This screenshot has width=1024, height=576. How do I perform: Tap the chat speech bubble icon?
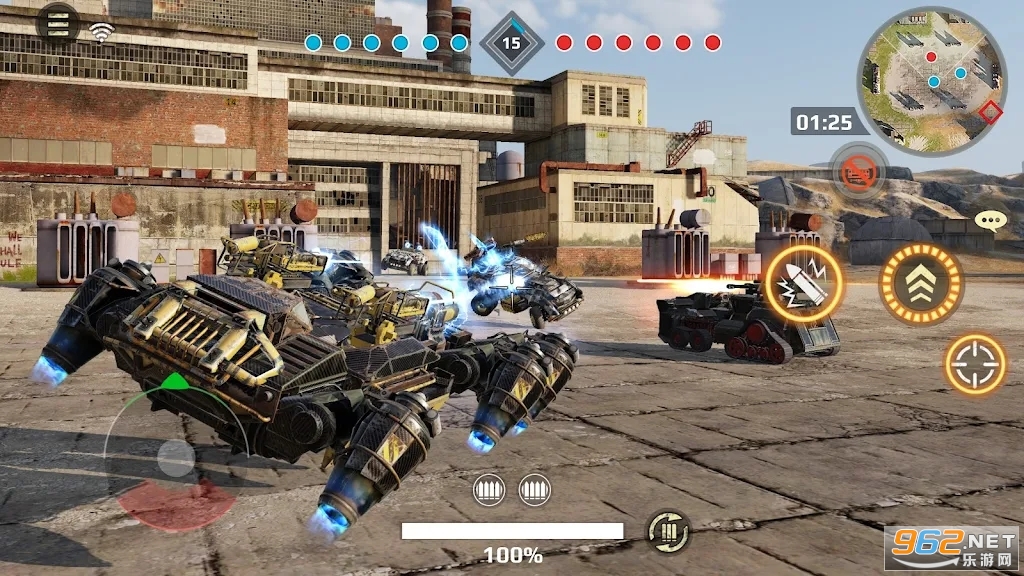coord(989,221)
